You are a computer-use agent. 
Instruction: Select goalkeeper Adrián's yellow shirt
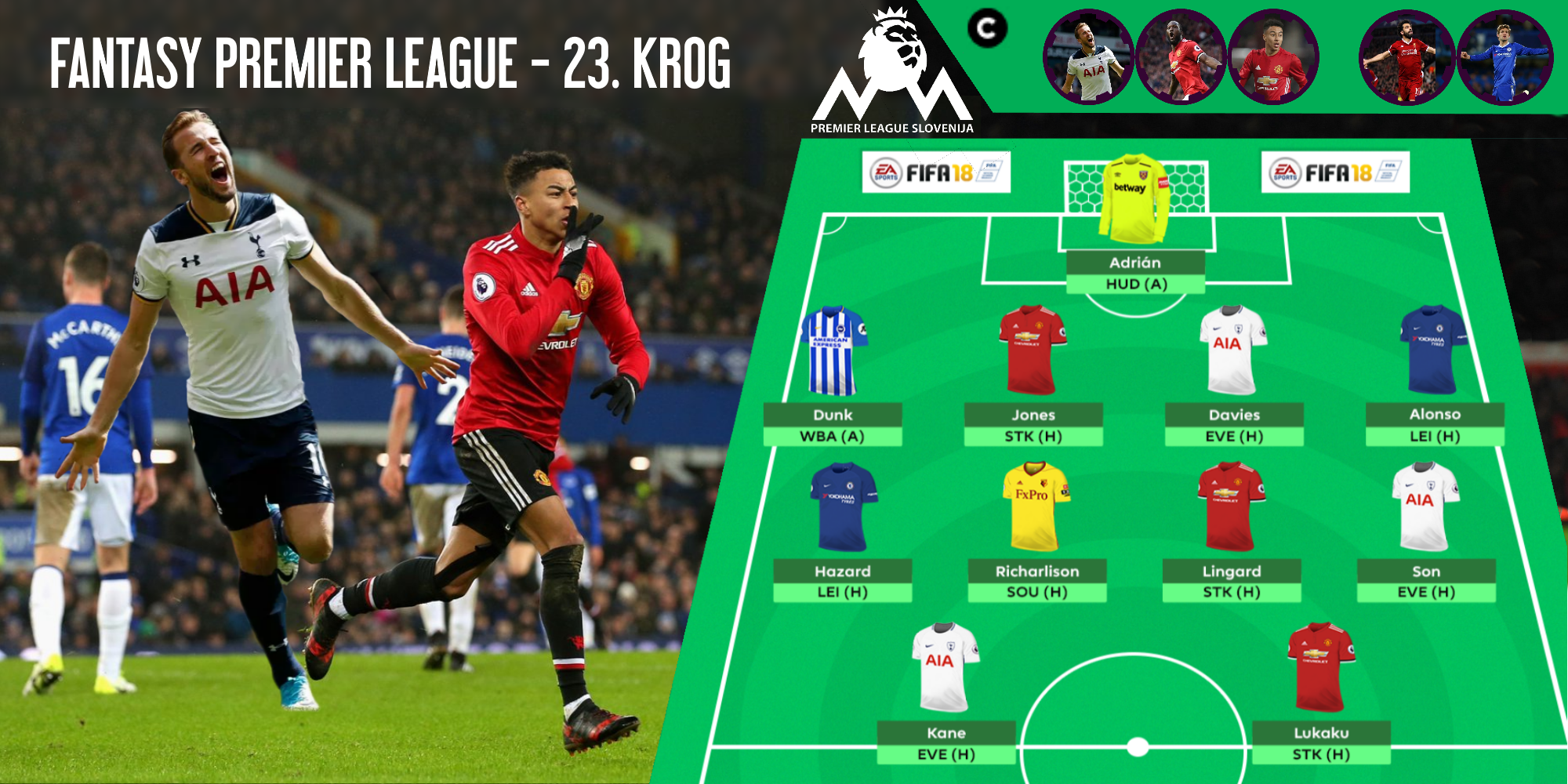[1134, 200]
